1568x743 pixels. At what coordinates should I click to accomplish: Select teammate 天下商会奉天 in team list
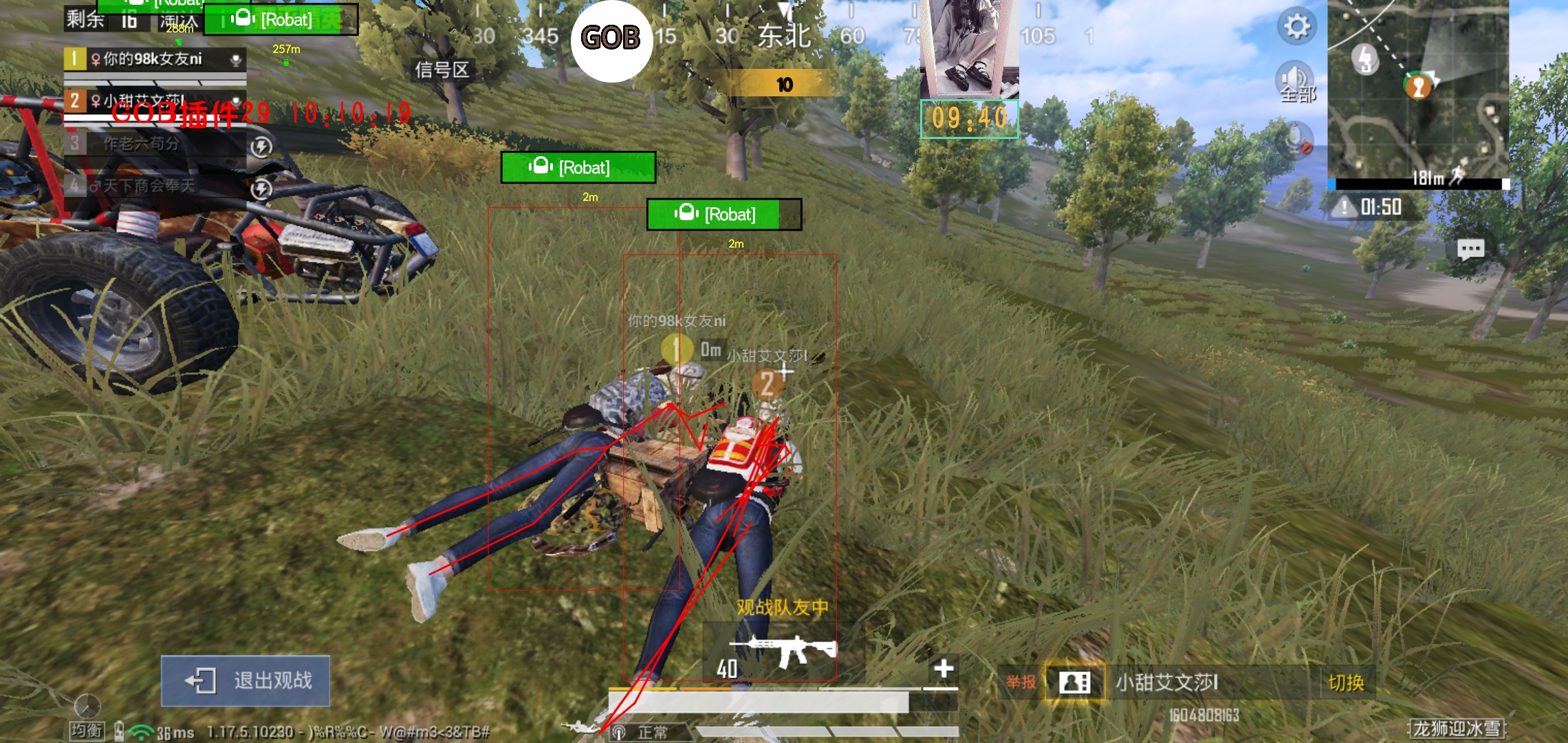155,186
